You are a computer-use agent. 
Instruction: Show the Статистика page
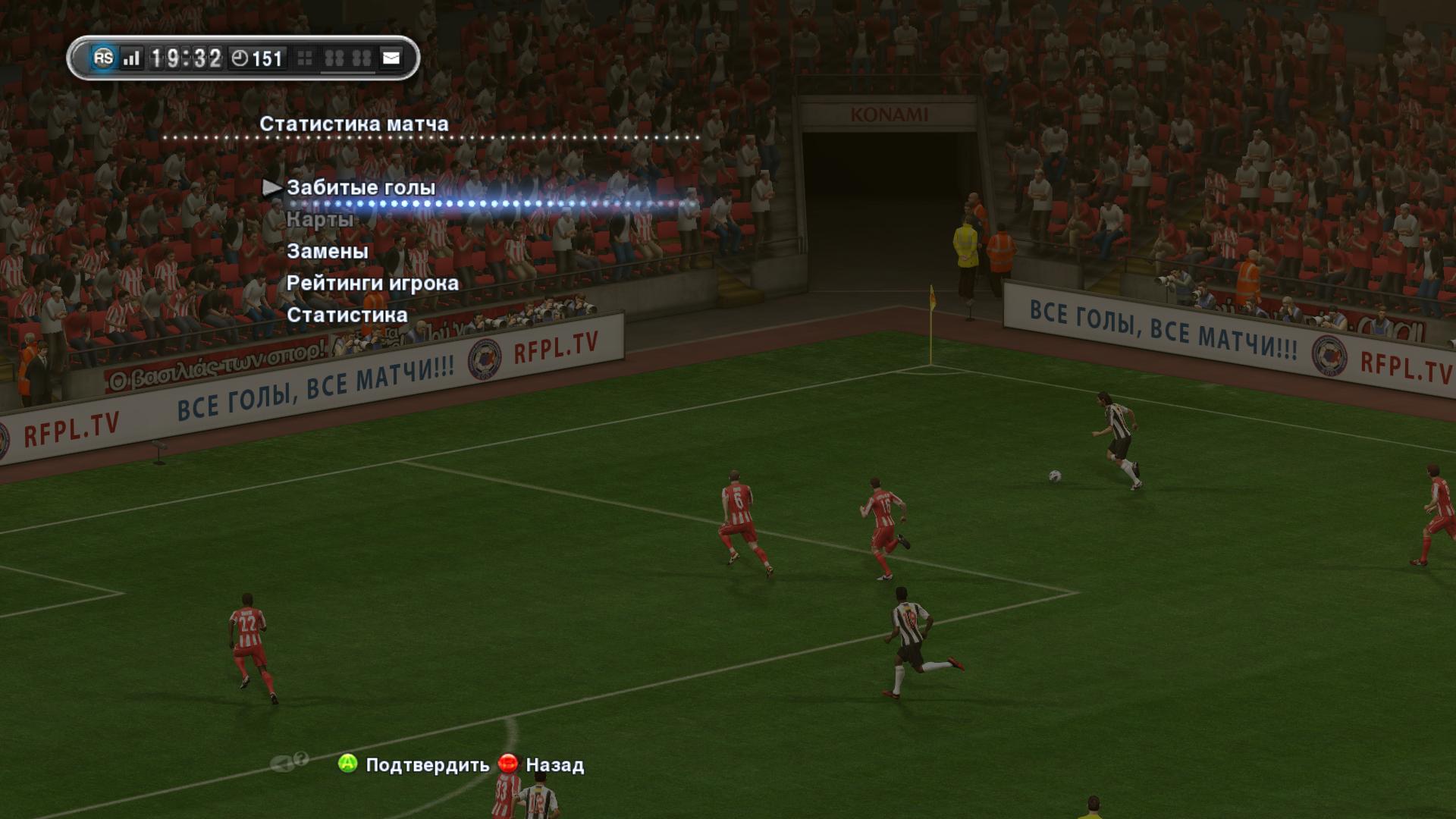coord(347,315)
